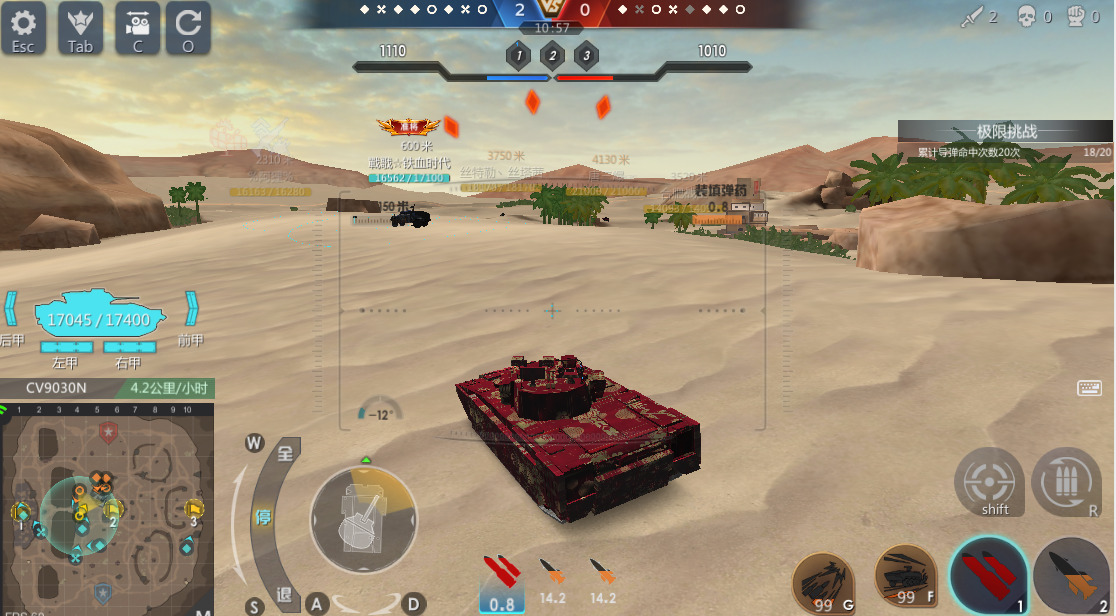Viewport: 1116px width, 616px height.
Task: Open the chat keyboard icon
Action: coord(1089,388)
